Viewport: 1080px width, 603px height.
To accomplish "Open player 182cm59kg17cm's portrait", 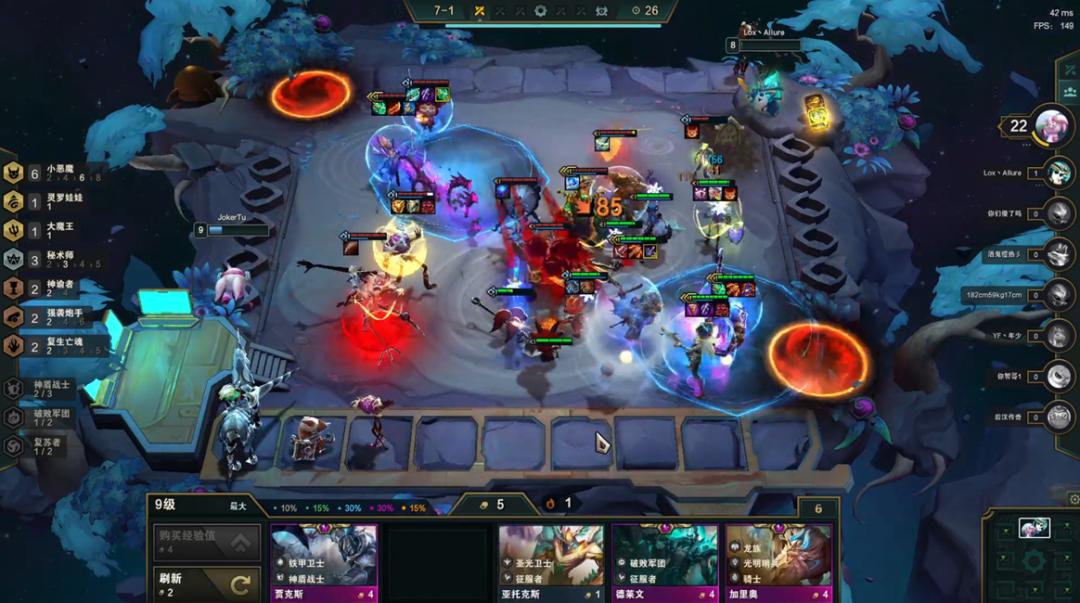I will click(1058, 295).
